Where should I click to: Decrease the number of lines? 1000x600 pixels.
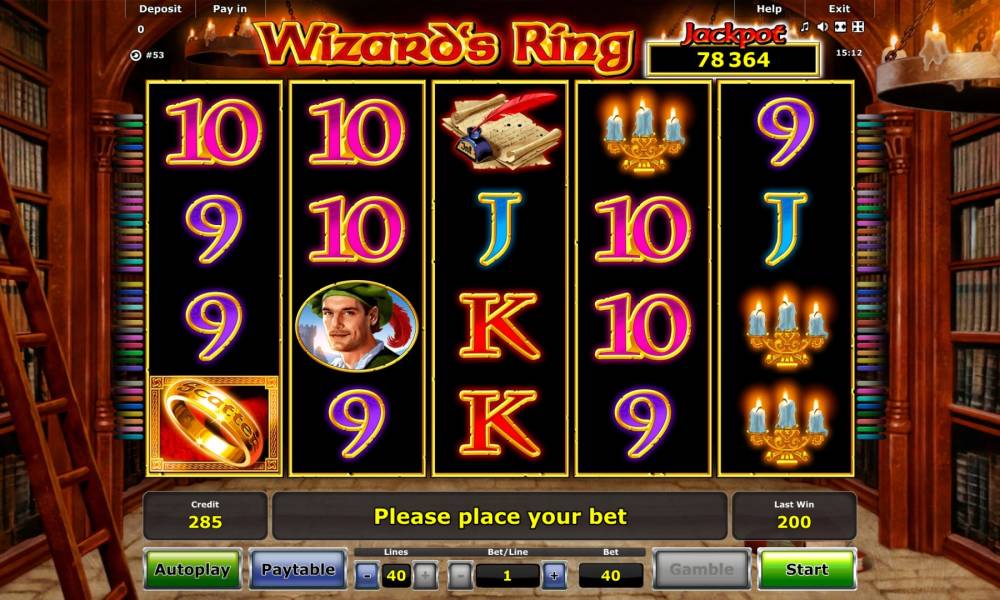(368, 575)
